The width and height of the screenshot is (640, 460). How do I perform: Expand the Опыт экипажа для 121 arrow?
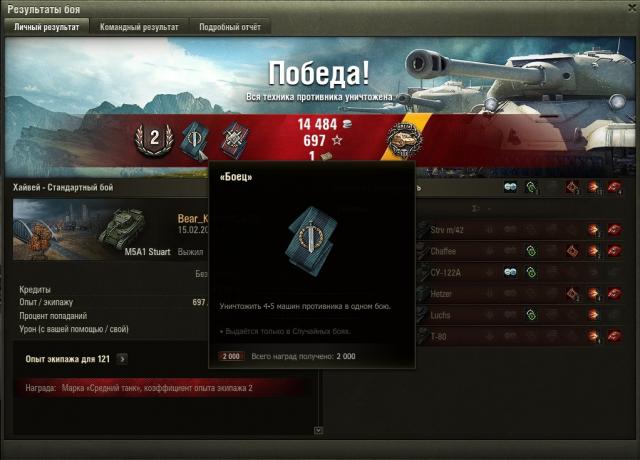click(x=122, y=358)
